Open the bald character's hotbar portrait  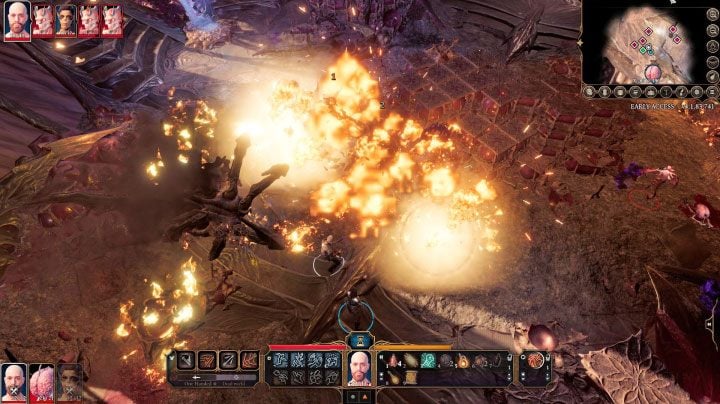[359, 367]
